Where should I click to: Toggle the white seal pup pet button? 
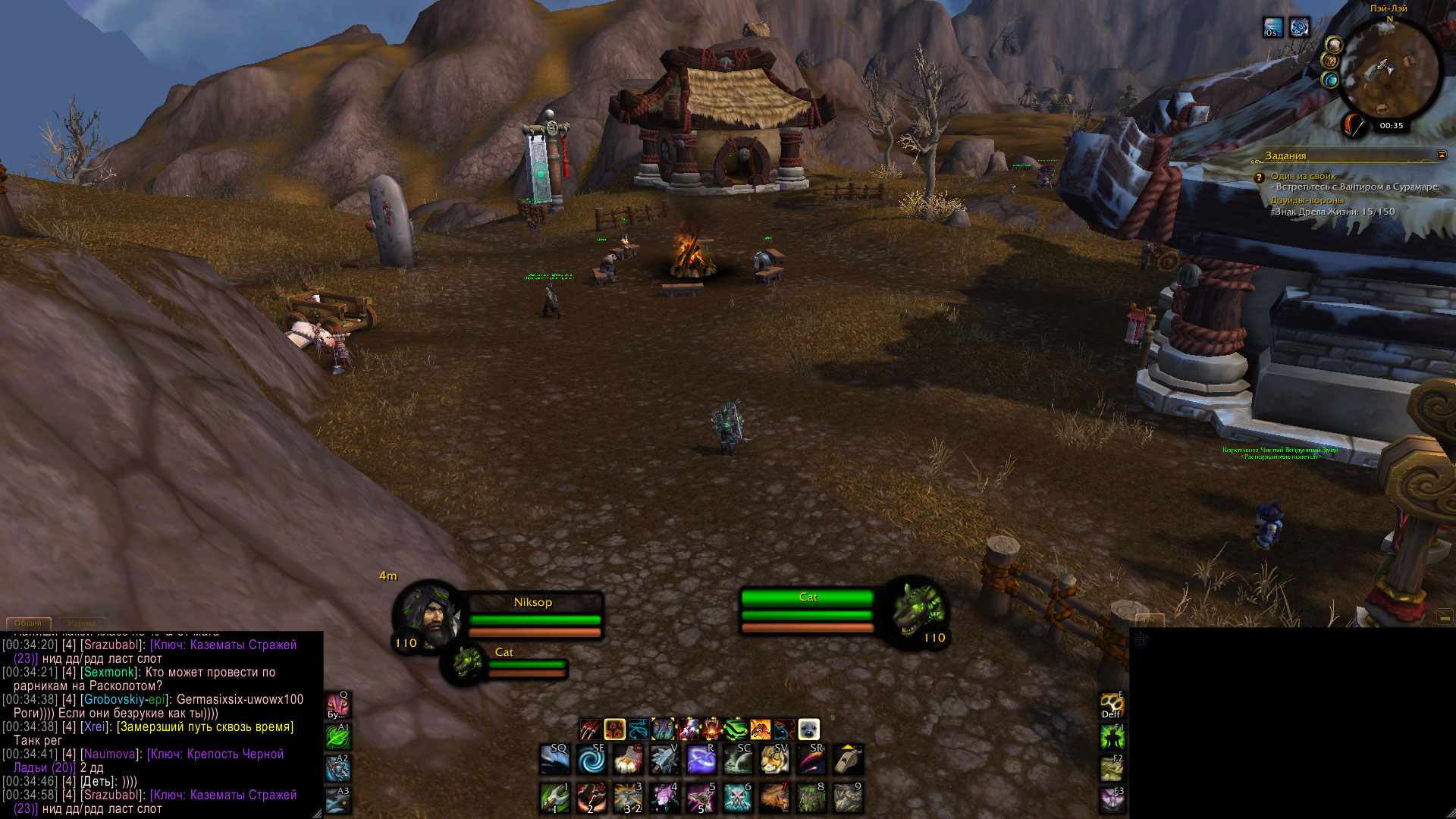coord(808,730)
